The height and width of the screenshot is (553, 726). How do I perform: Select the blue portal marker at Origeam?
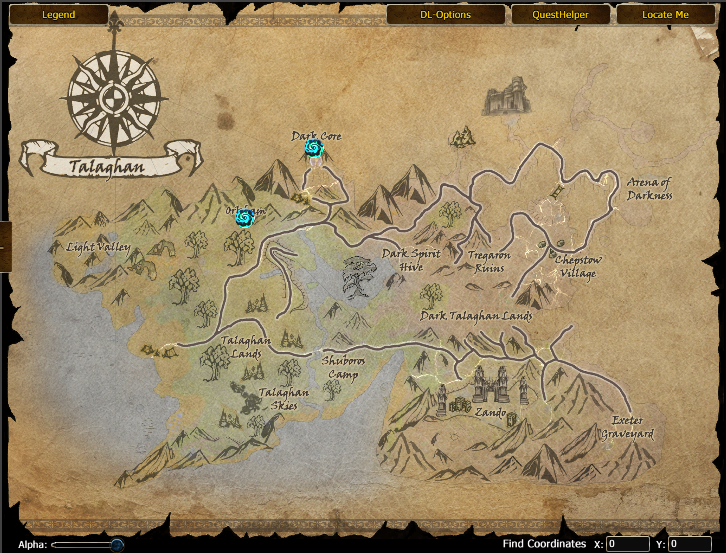[244, 218]
